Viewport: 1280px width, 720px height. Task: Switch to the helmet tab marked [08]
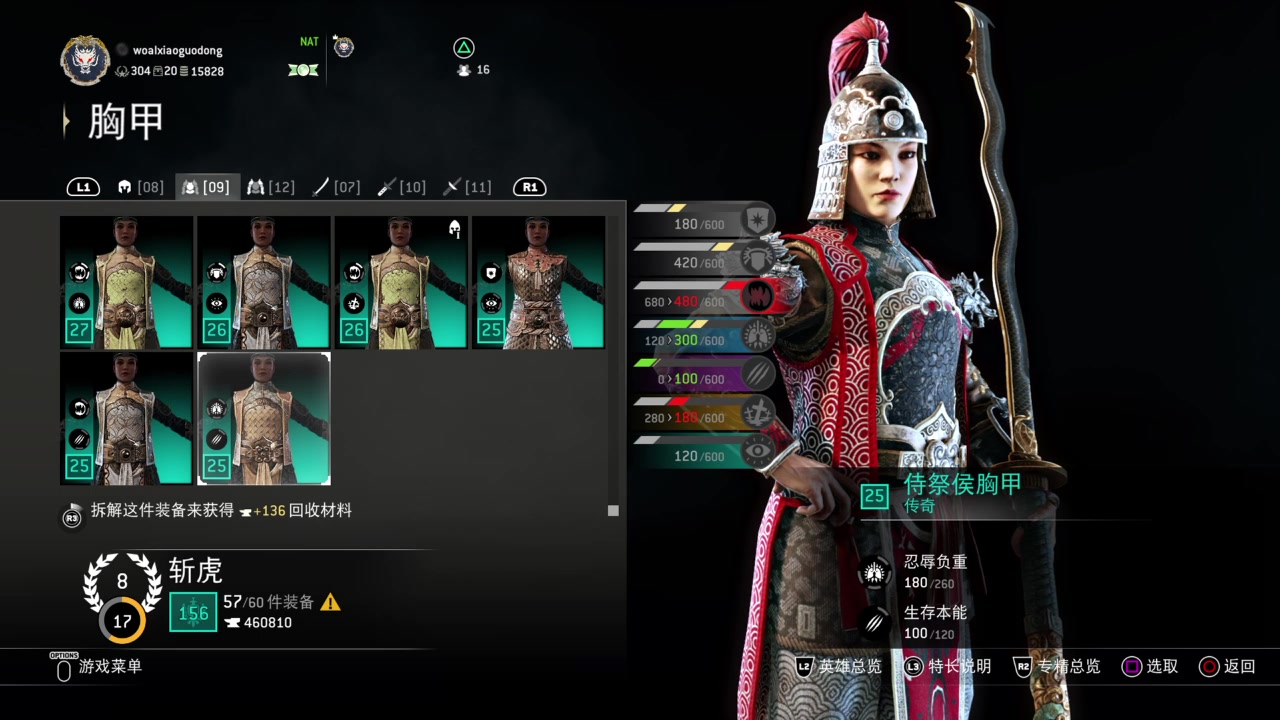[140, 187]
